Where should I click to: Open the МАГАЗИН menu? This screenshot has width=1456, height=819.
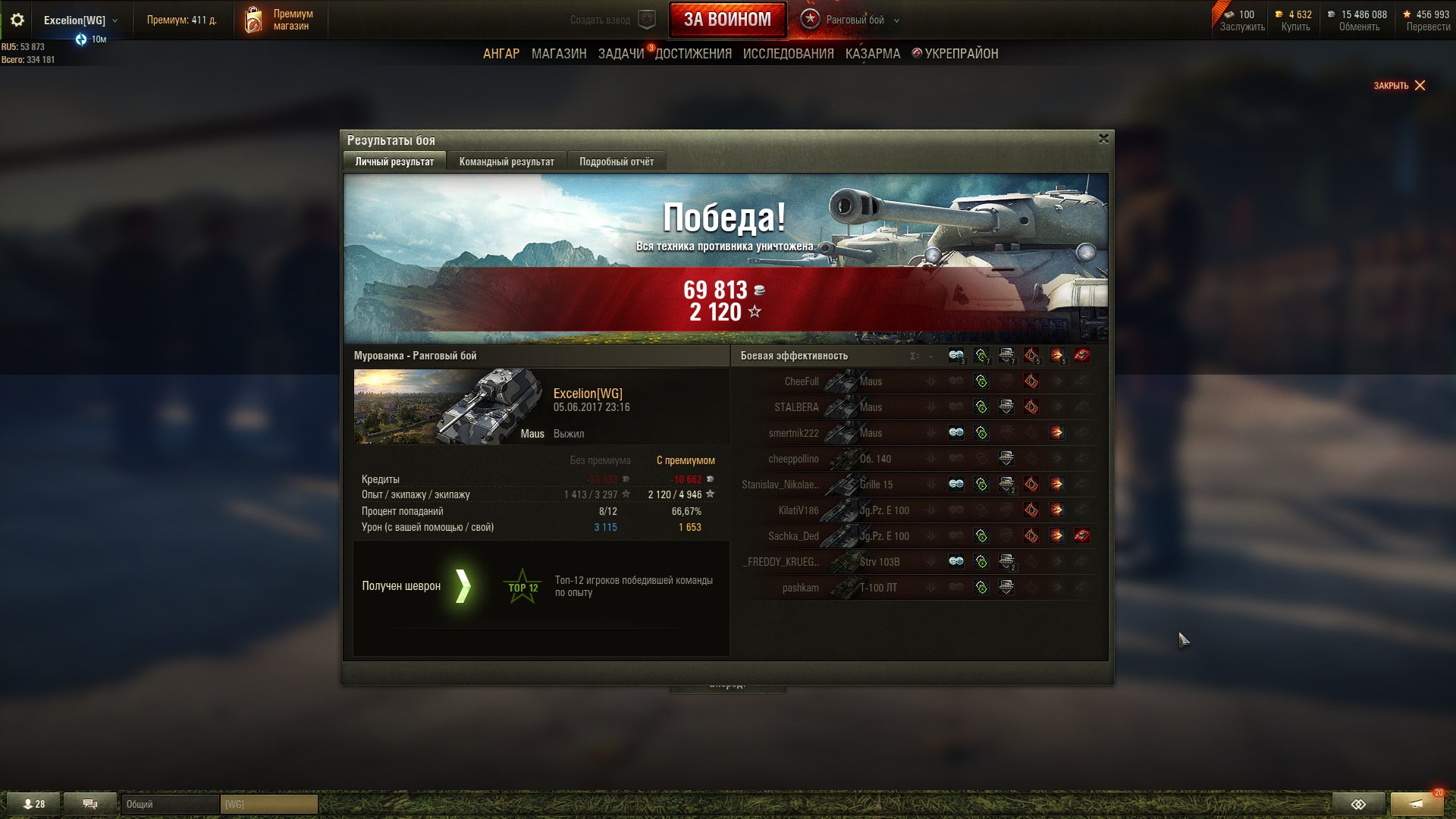[x=559, y=54]
